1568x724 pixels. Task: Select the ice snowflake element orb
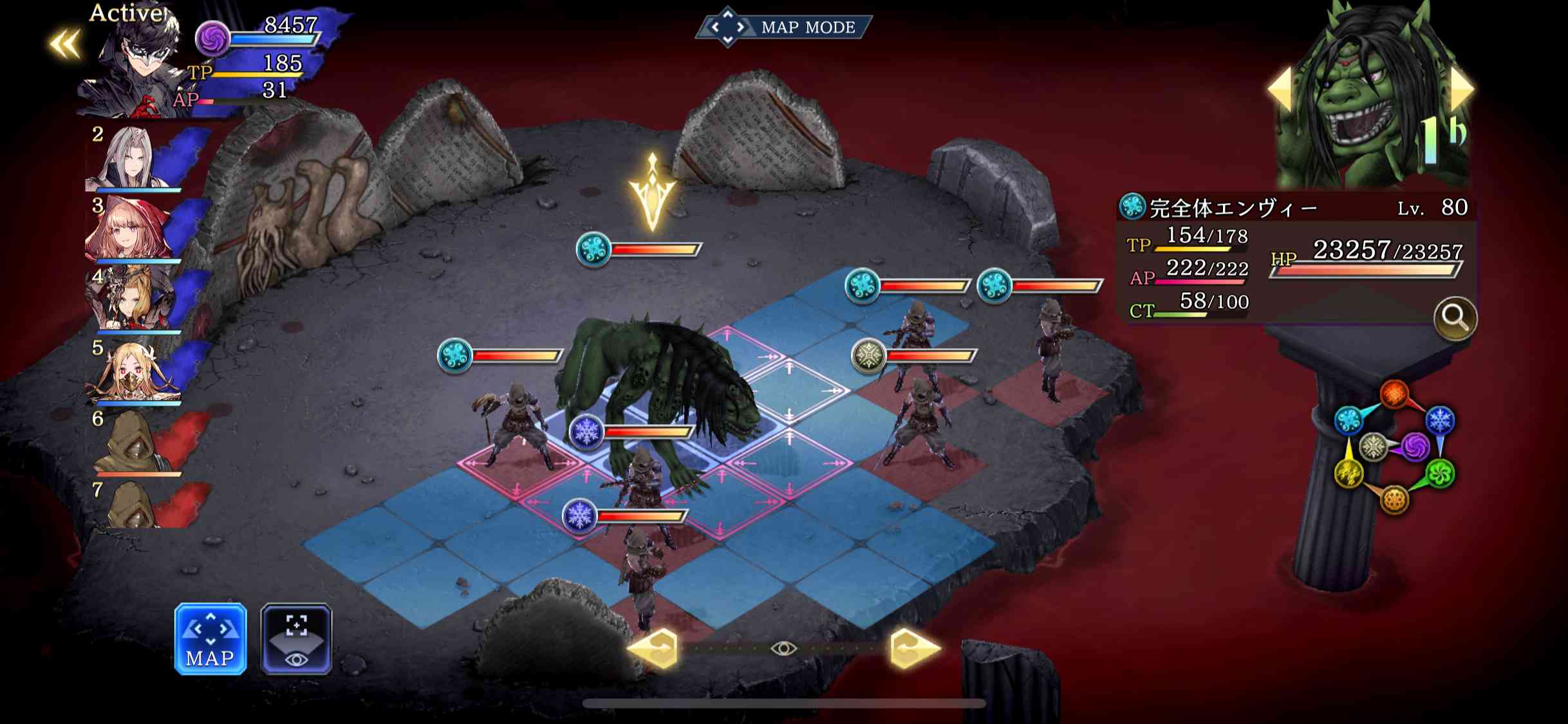coord(1439,420)
